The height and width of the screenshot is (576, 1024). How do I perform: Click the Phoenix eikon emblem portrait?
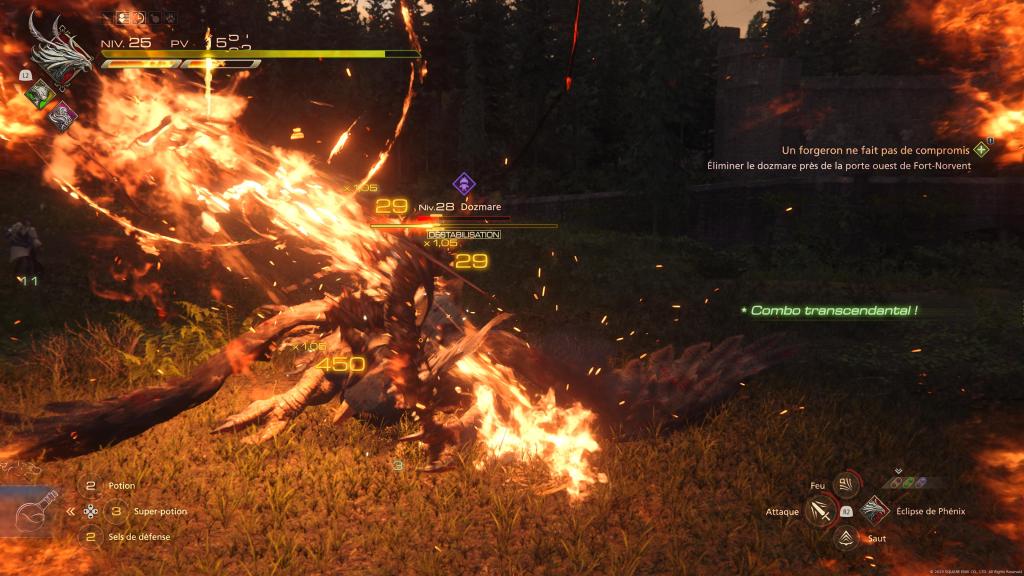(x=60, y=52)
